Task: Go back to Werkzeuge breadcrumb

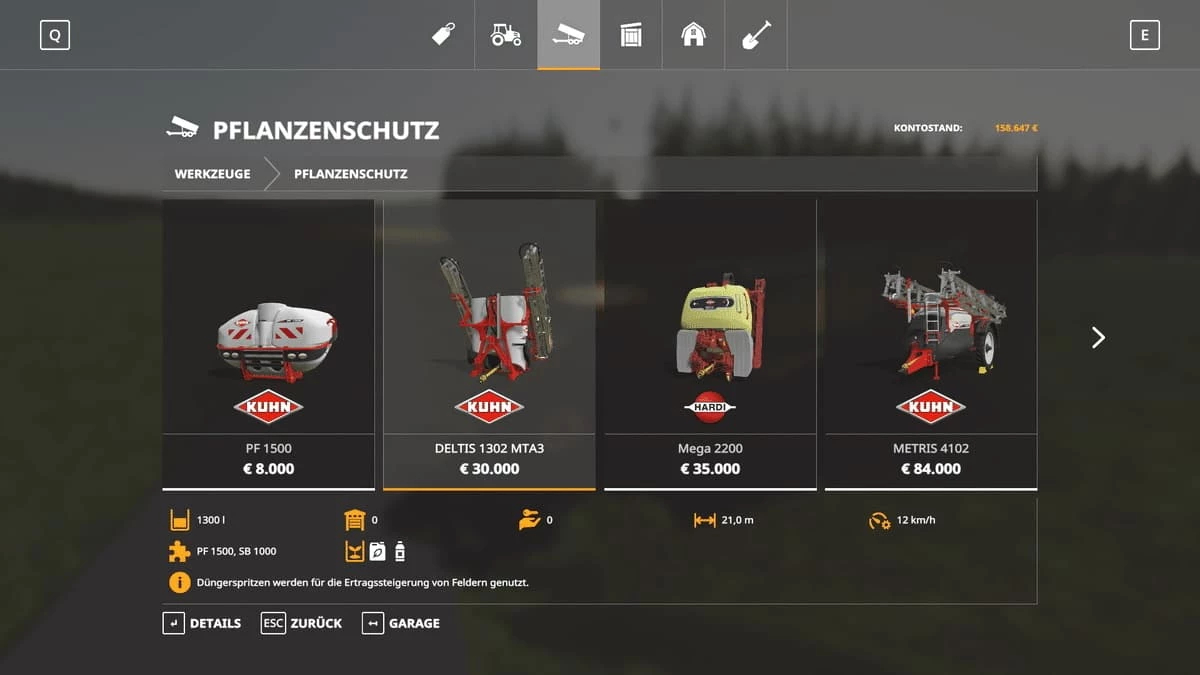Action: click(212, 174)
